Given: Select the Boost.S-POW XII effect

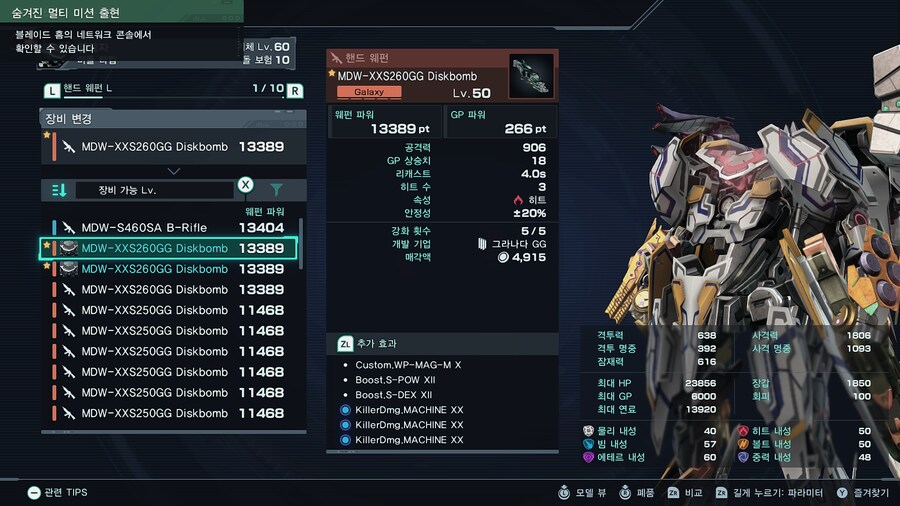Looking at the screenshot, I should pyautogui.click(x=394, y=380).
